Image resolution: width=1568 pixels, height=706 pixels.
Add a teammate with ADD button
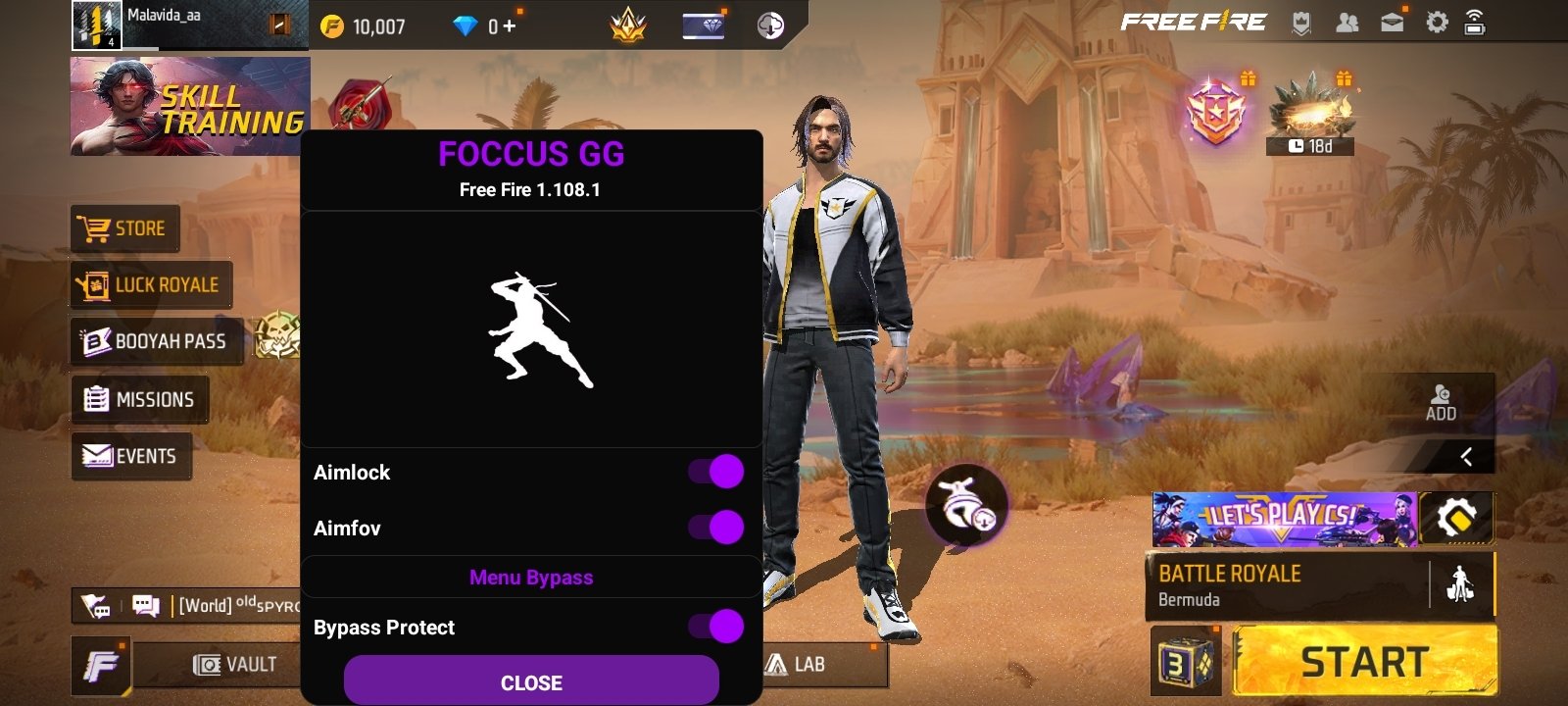[1441, 402]
